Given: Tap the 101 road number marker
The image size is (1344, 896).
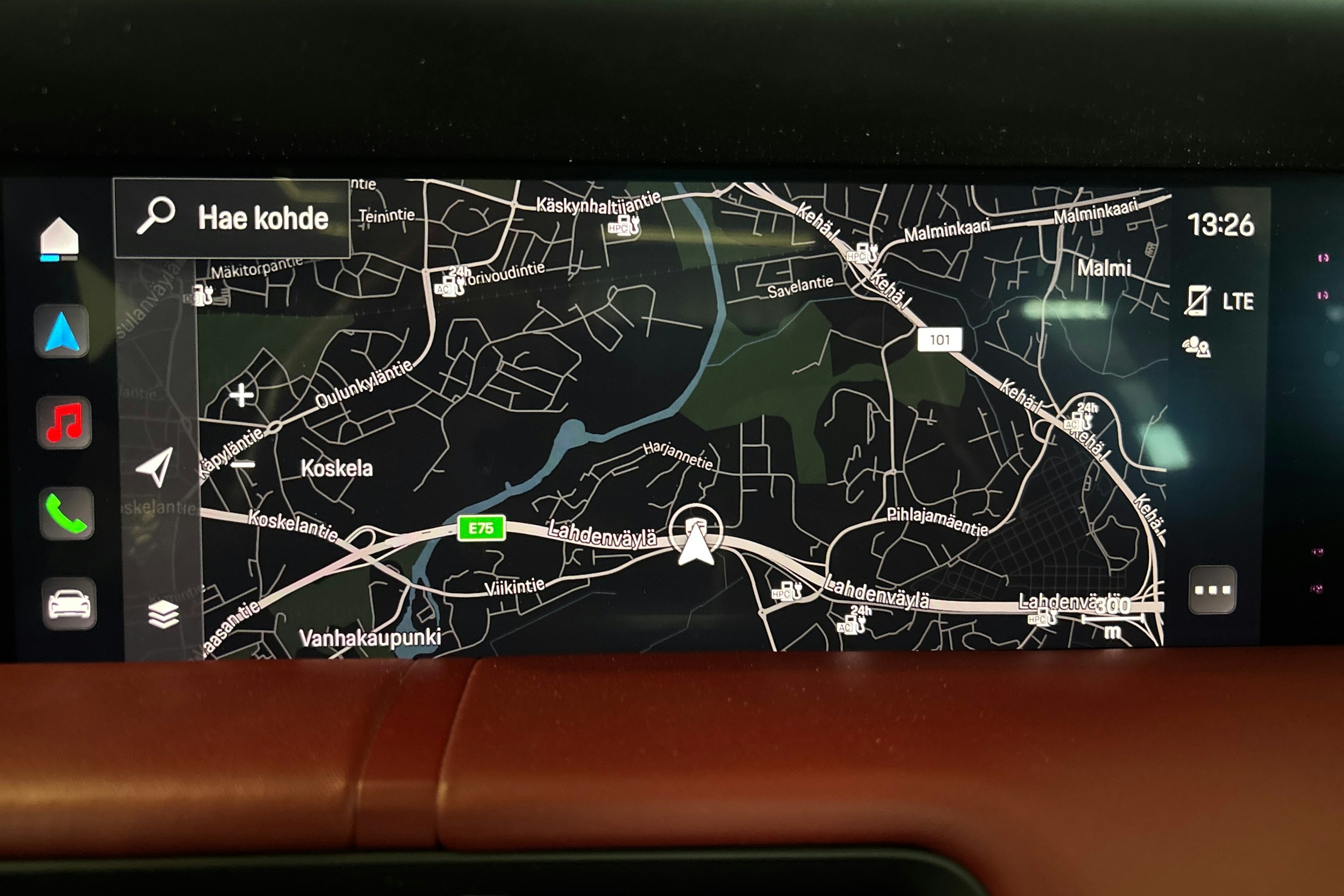Looking at the screenshot, I should [x=939, y=340].
